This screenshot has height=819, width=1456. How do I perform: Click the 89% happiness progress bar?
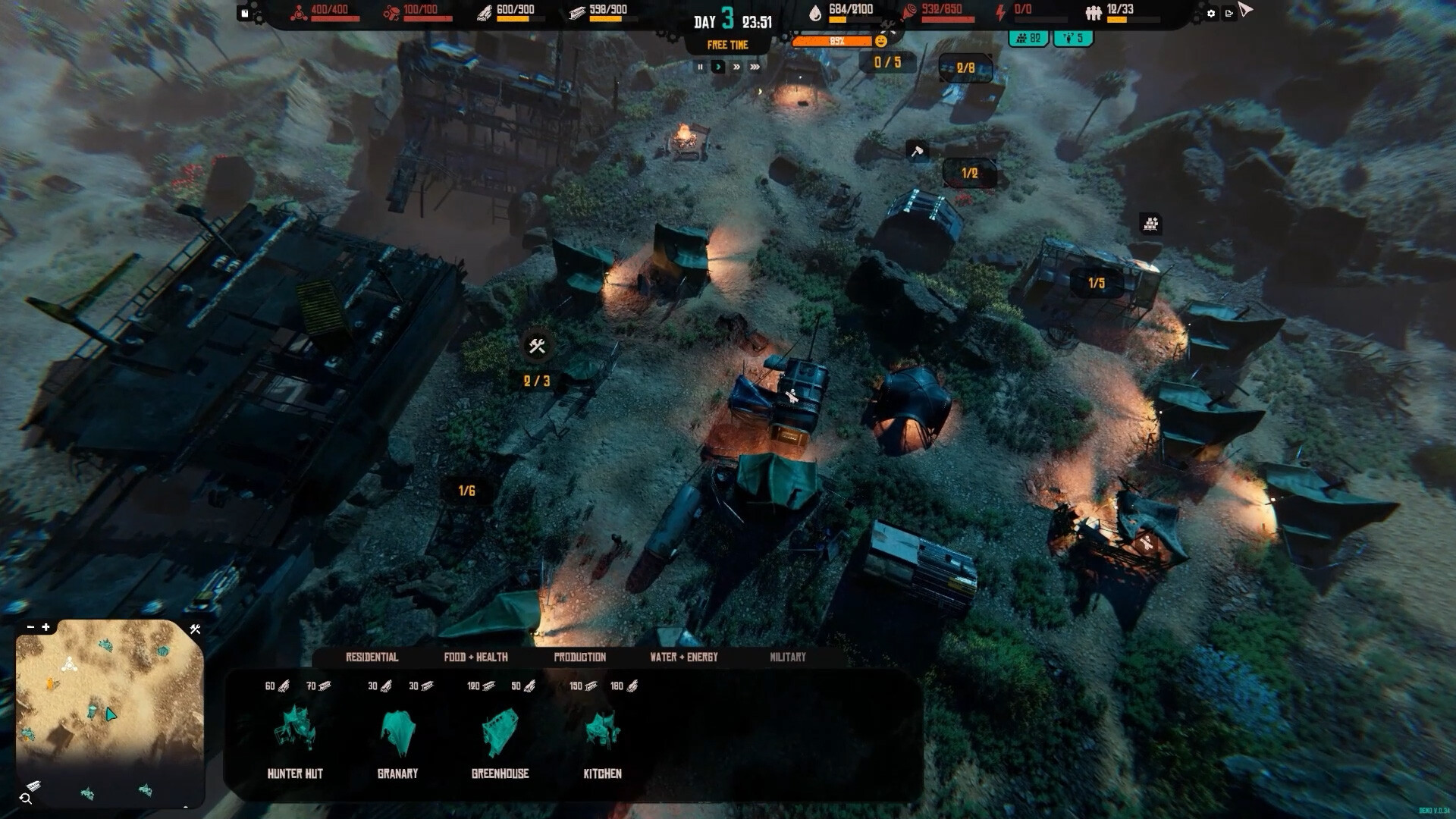(x=834, y=42)
